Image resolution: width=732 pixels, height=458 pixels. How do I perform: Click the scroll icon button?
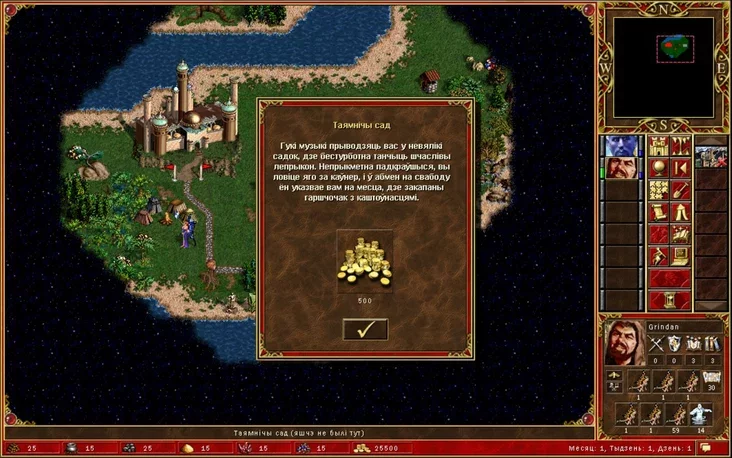[658, 212]
